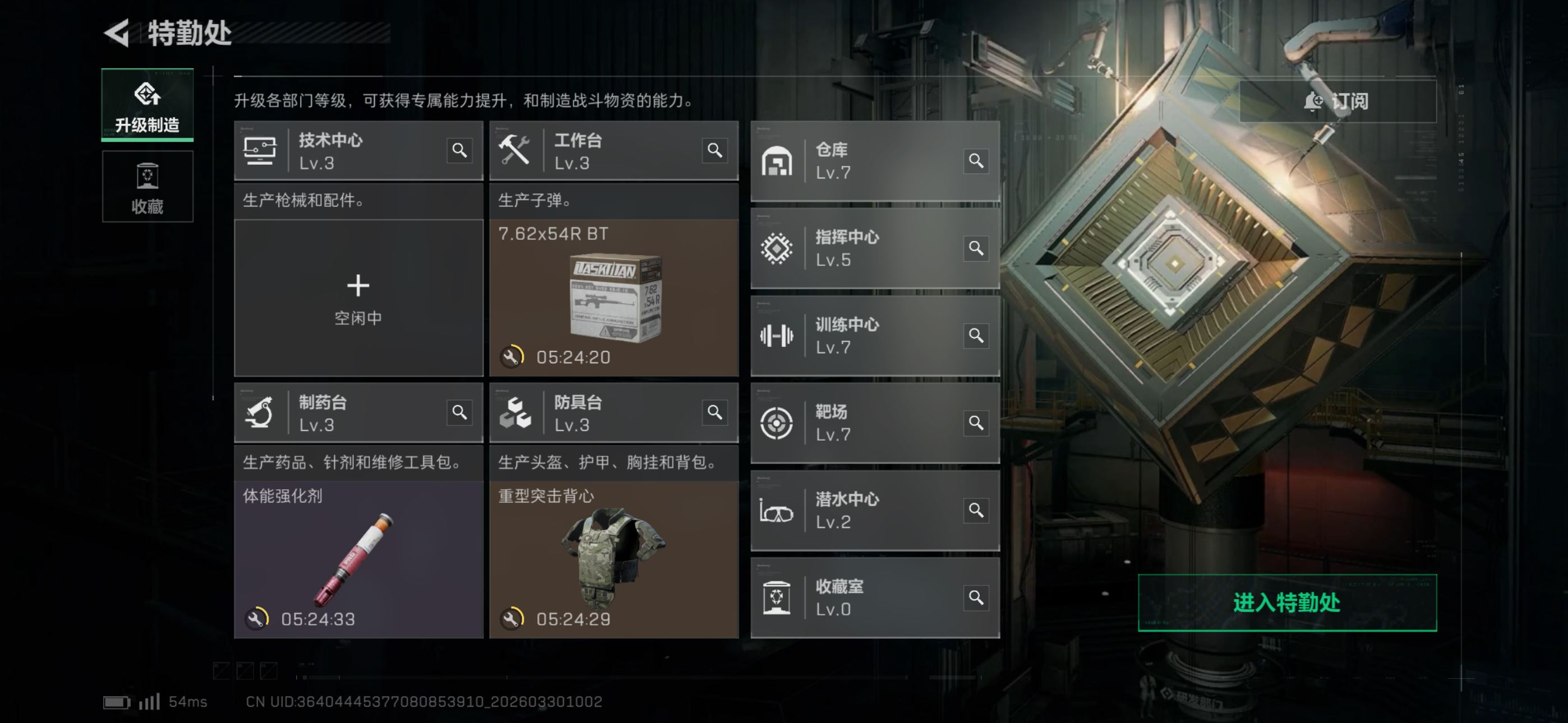
Task: Switch to the 升级制造 tab
Action: pos(147,105)
